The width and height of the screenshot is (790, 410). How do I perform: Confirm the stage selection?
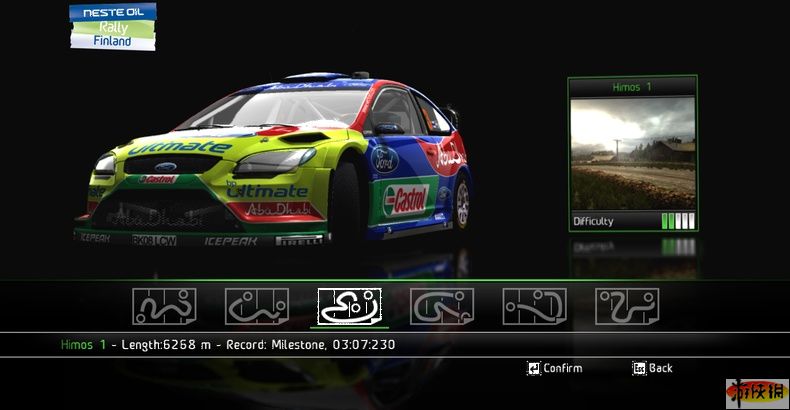click(556, 368)
